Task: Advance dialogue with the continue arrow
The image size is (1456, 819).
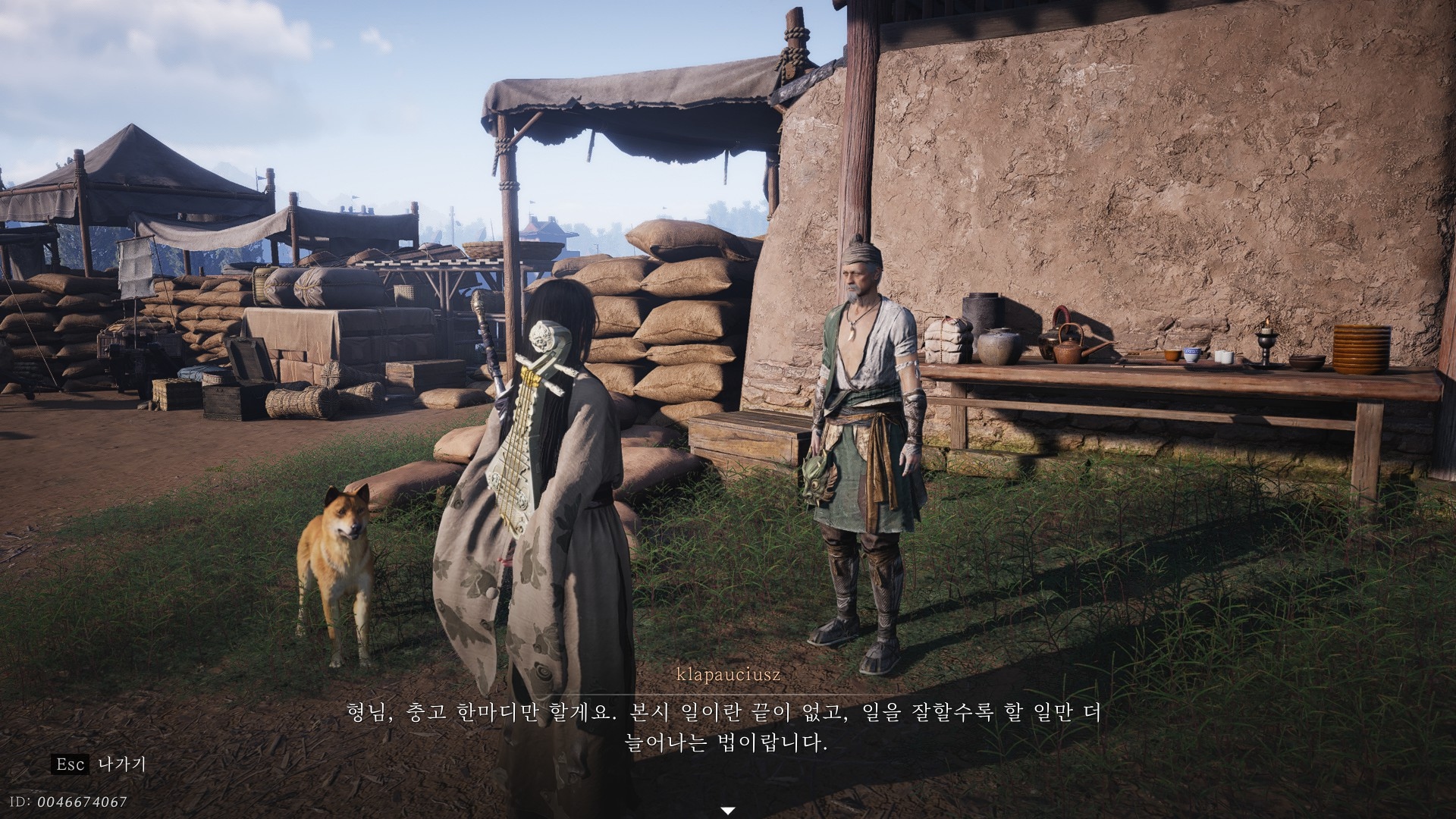Action: click(728, 811)
